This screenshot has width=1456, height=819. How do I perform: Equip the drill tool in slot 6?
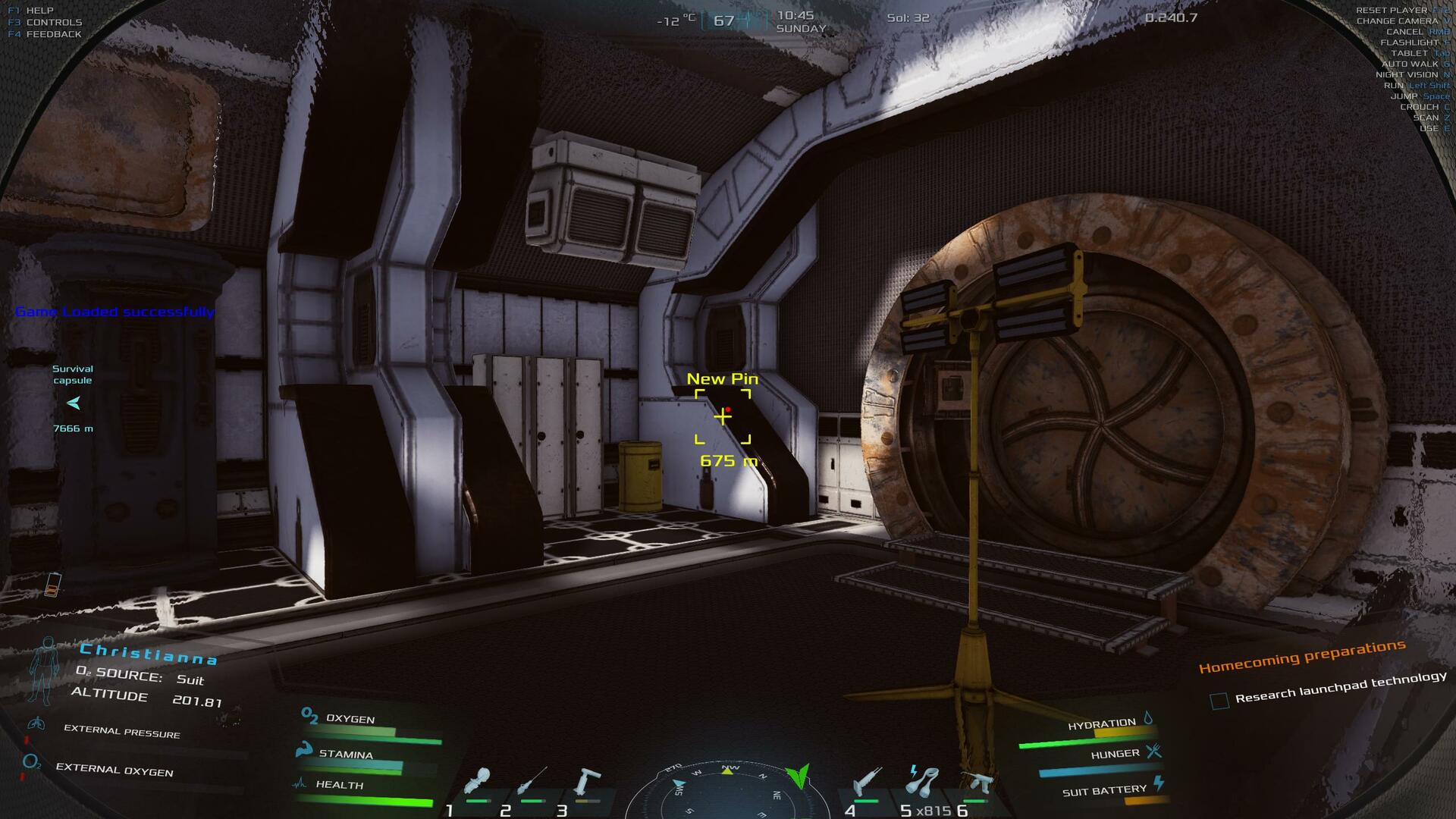[x=977, y=783]
